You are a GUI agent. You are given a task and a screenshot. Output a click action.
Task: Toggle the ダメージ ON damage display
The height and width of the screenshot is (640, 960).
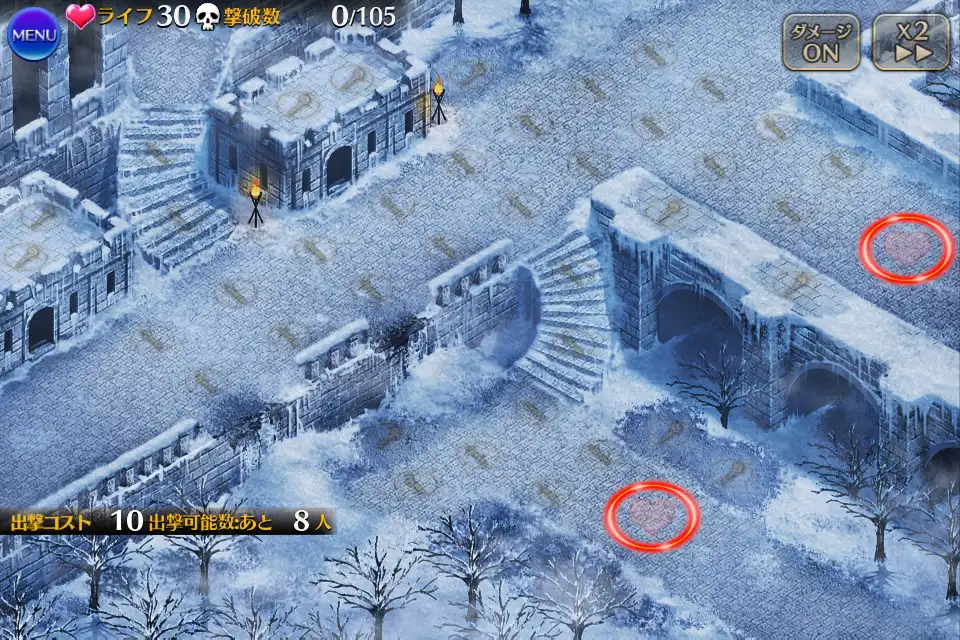point(821,42)
